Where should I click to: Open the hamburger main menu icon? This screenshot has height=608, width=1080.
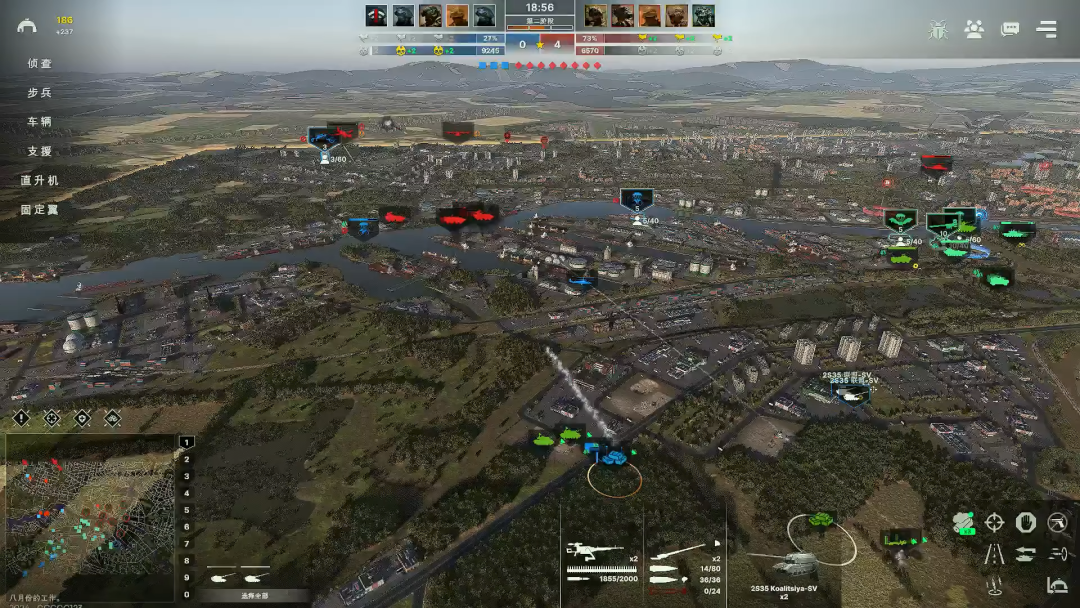pos(1046,29)
